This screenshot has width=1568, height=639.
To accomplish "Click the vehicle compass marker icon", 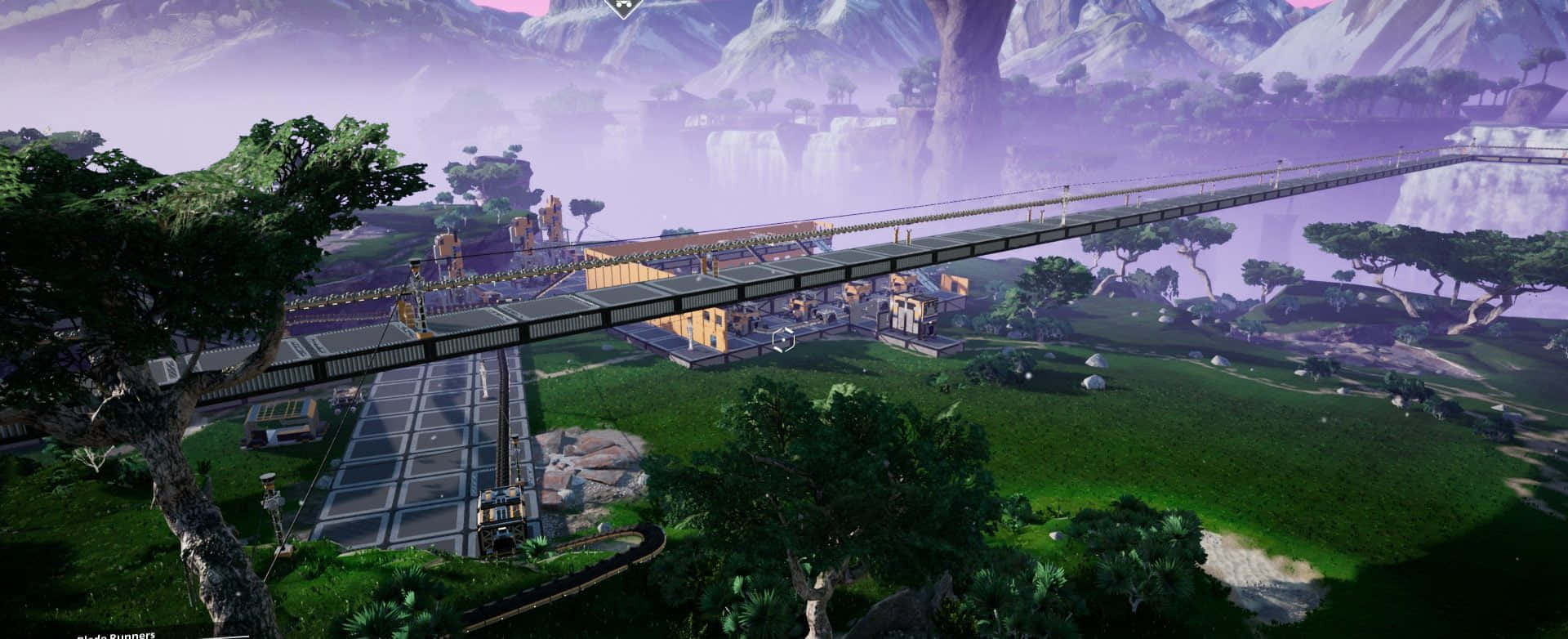I will [x=621, y=6].
